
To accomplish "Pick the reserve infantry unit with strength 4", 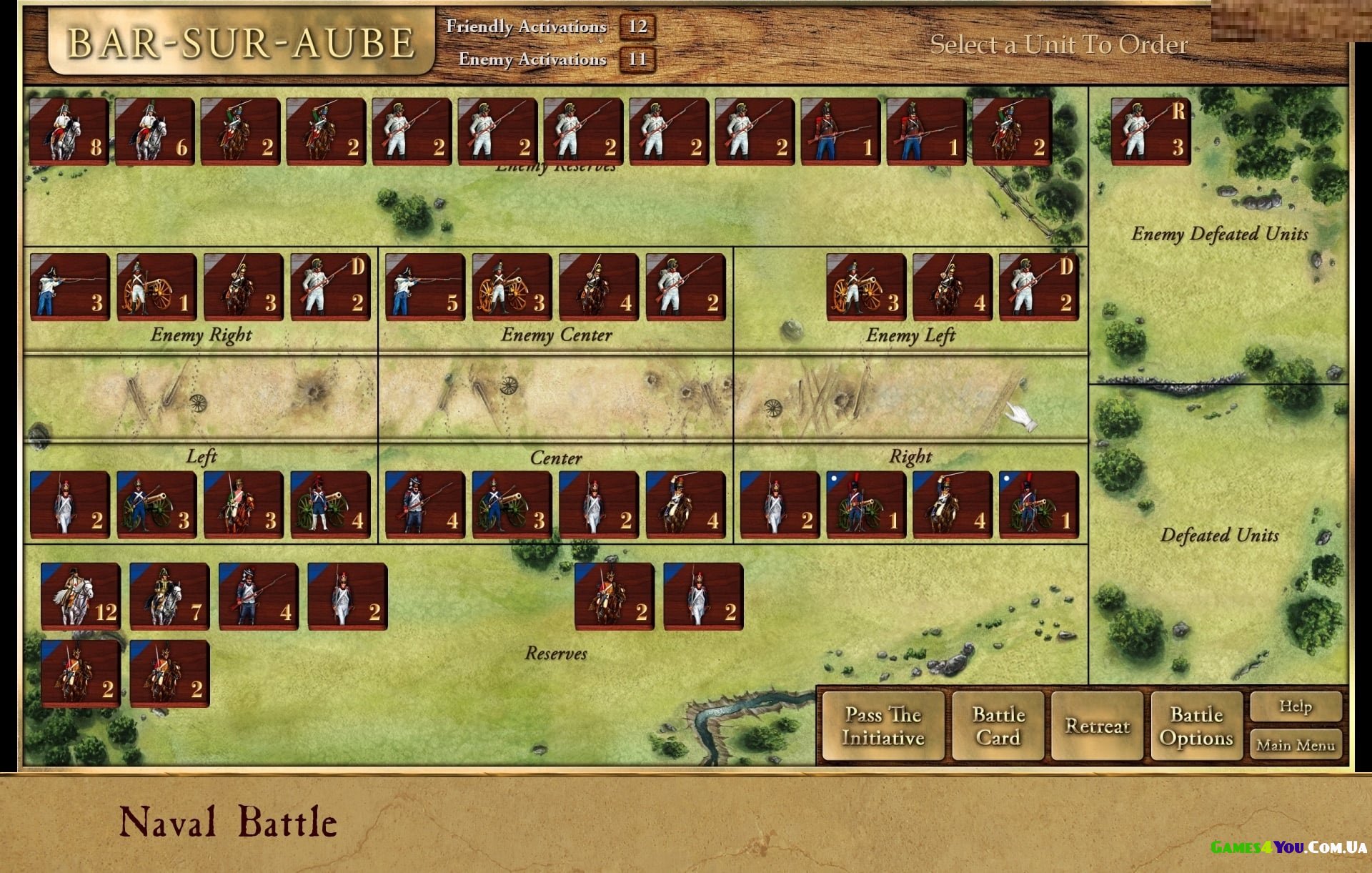I will [x=259, y=596].
